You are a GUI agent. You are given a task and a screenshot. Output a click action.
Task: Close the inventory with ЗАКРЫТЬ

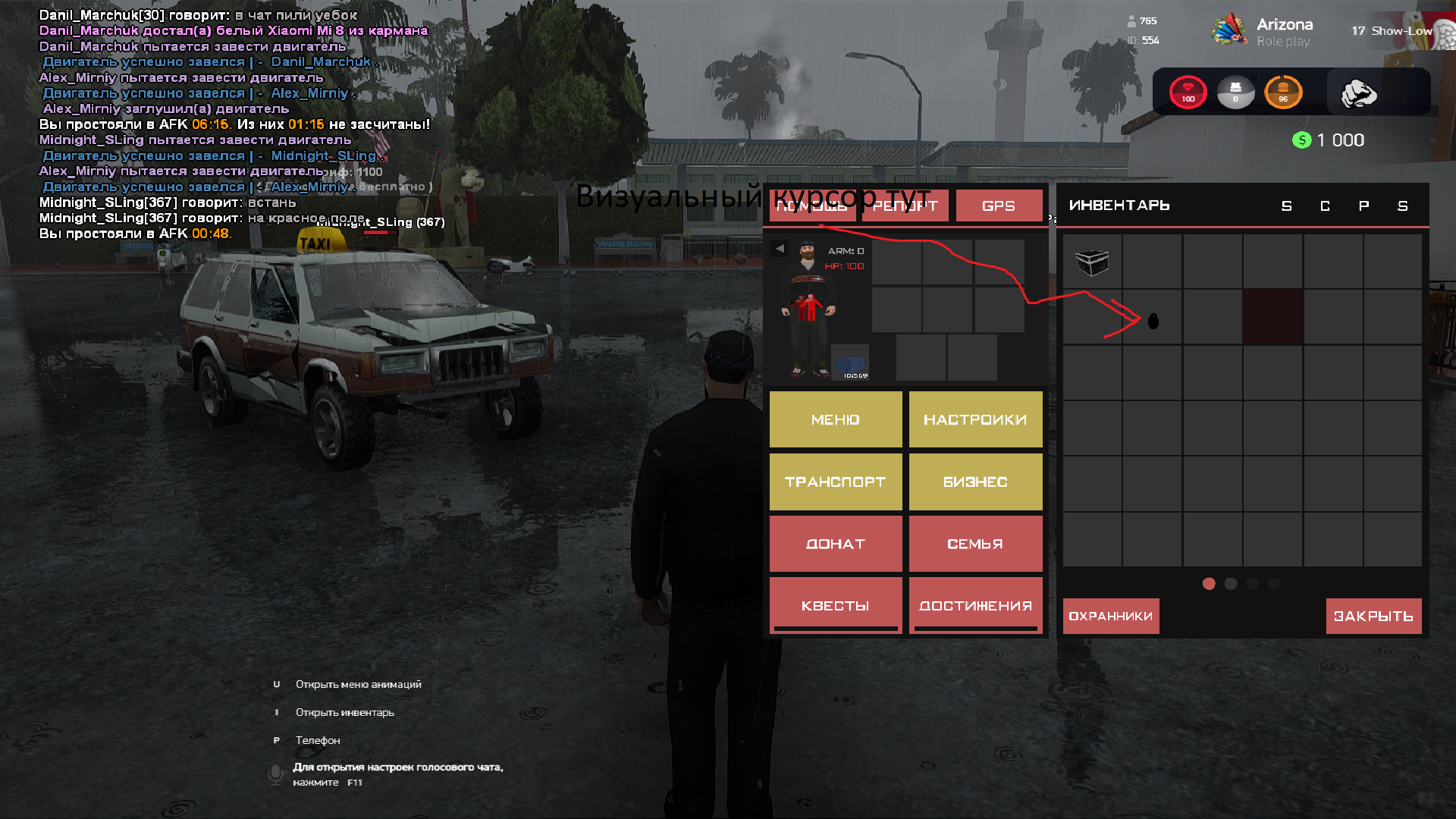coord(1373,616)
